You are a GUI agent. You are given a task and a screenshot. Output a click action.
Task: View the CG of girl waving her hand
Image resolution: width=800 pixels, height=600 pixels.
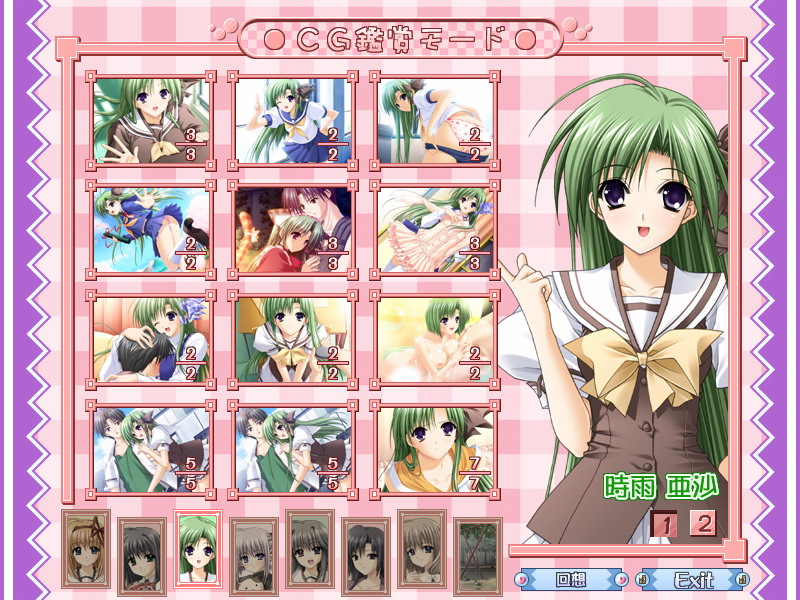click(150, 121)
